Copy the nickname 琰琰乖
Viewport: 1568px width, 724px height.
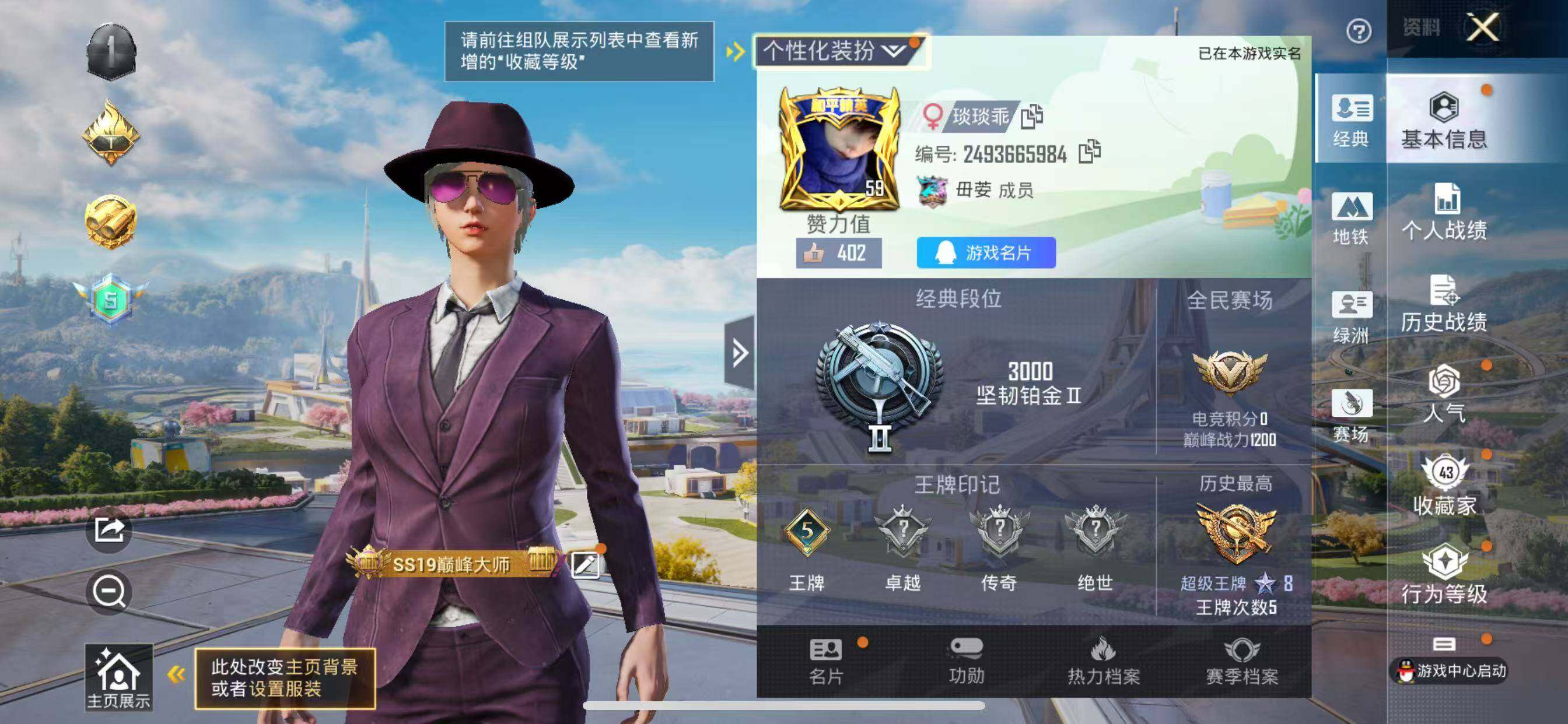point(1033,117)
